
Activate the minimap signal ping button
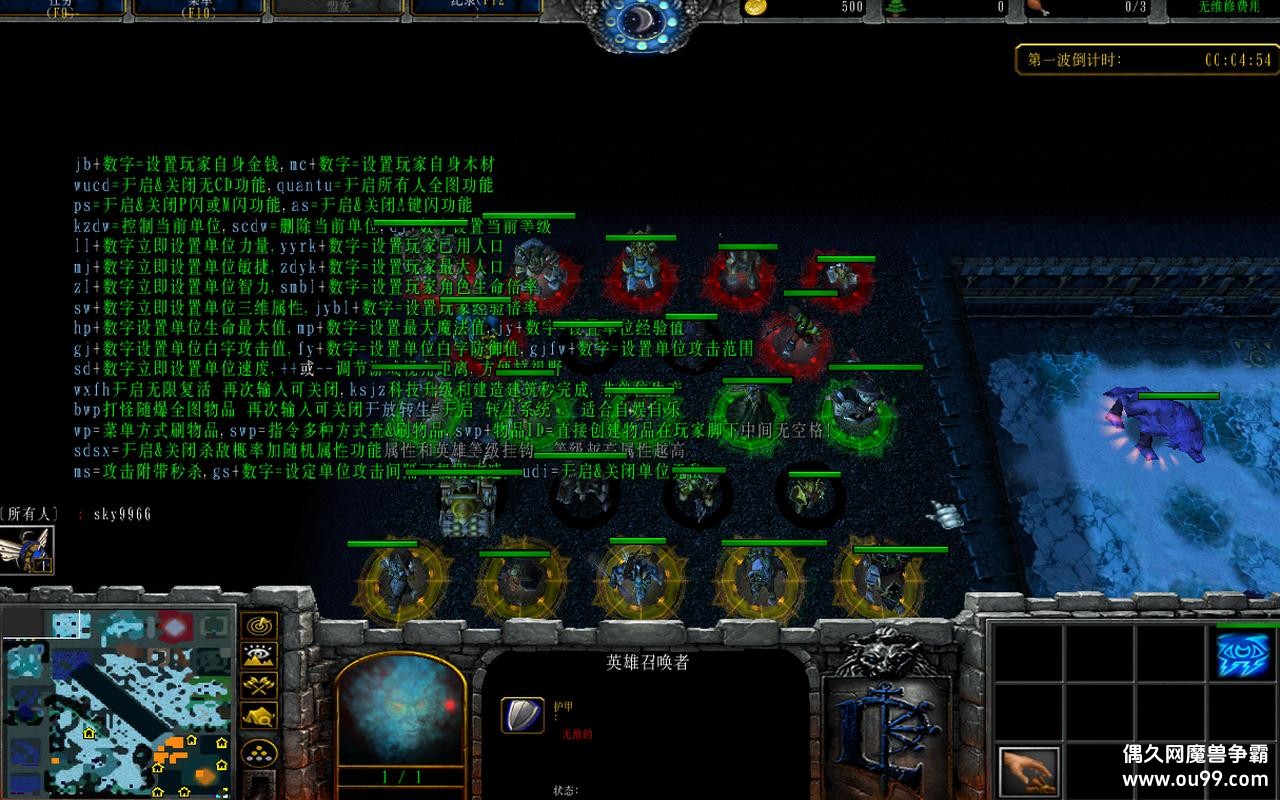(261, 626)
